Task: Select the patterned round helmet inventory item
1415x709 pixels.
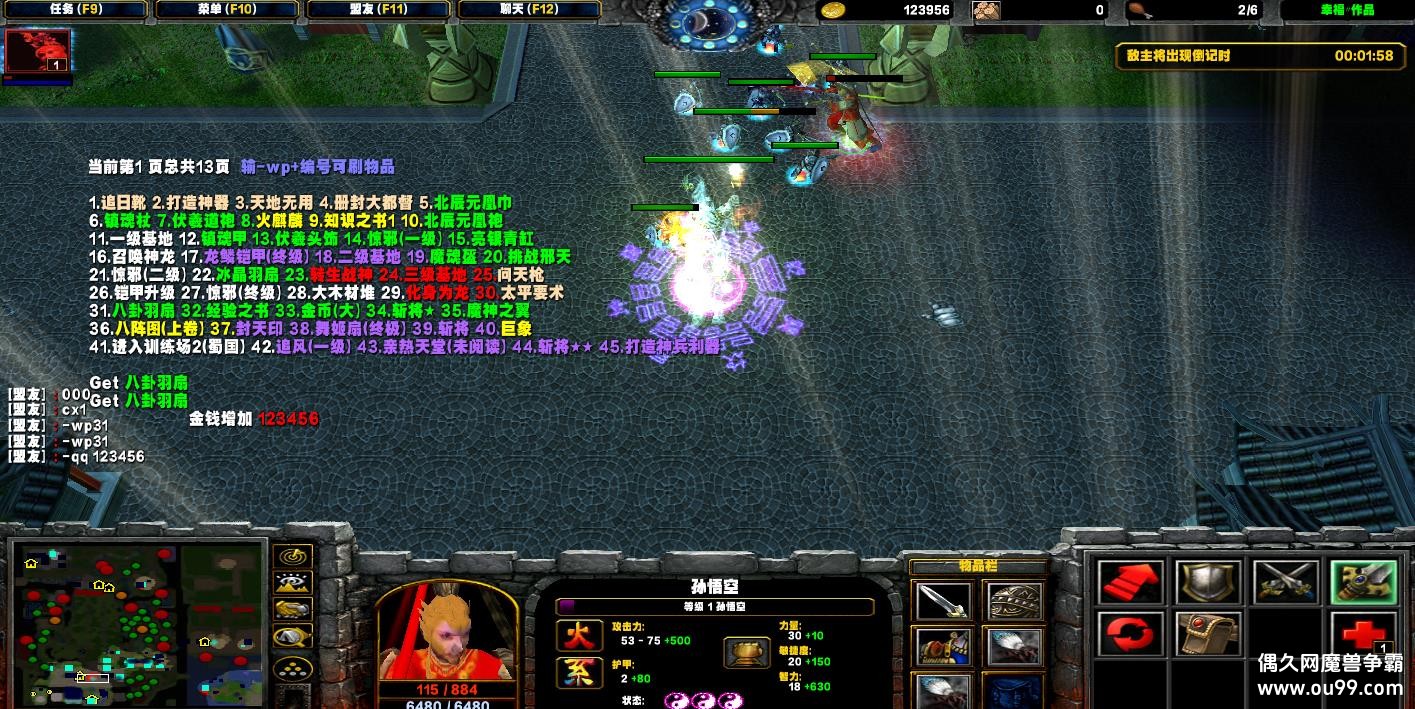Action: click(1015, 601)
